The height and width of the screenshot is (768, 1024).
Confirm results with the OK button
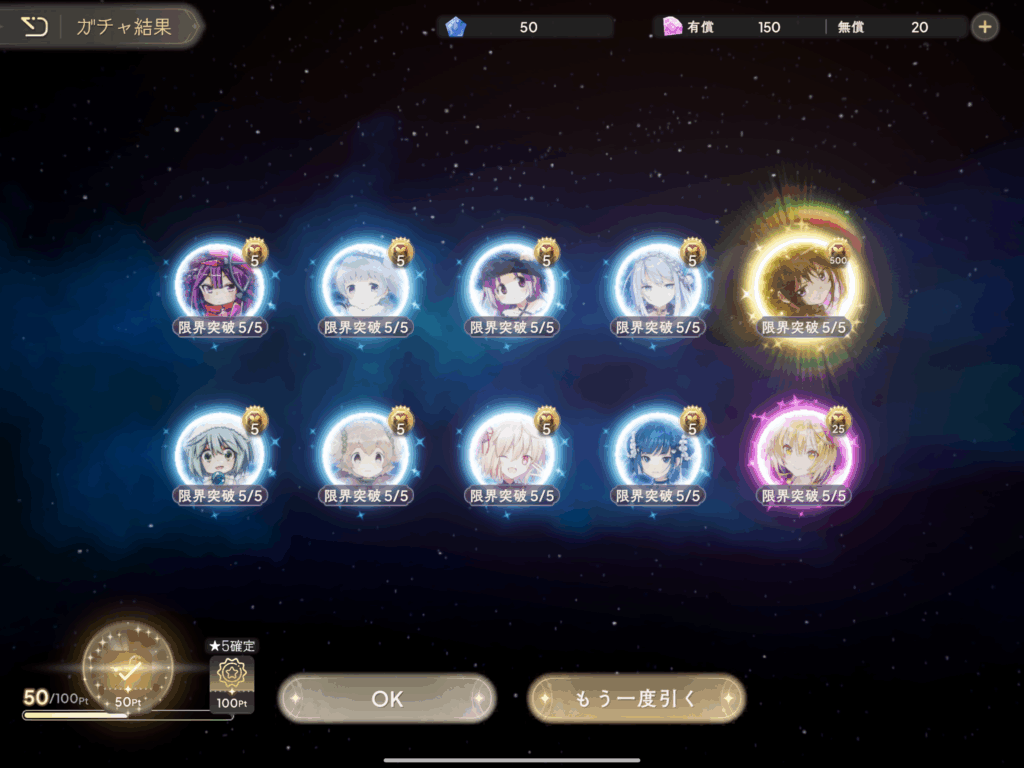(x=387, y=698)
